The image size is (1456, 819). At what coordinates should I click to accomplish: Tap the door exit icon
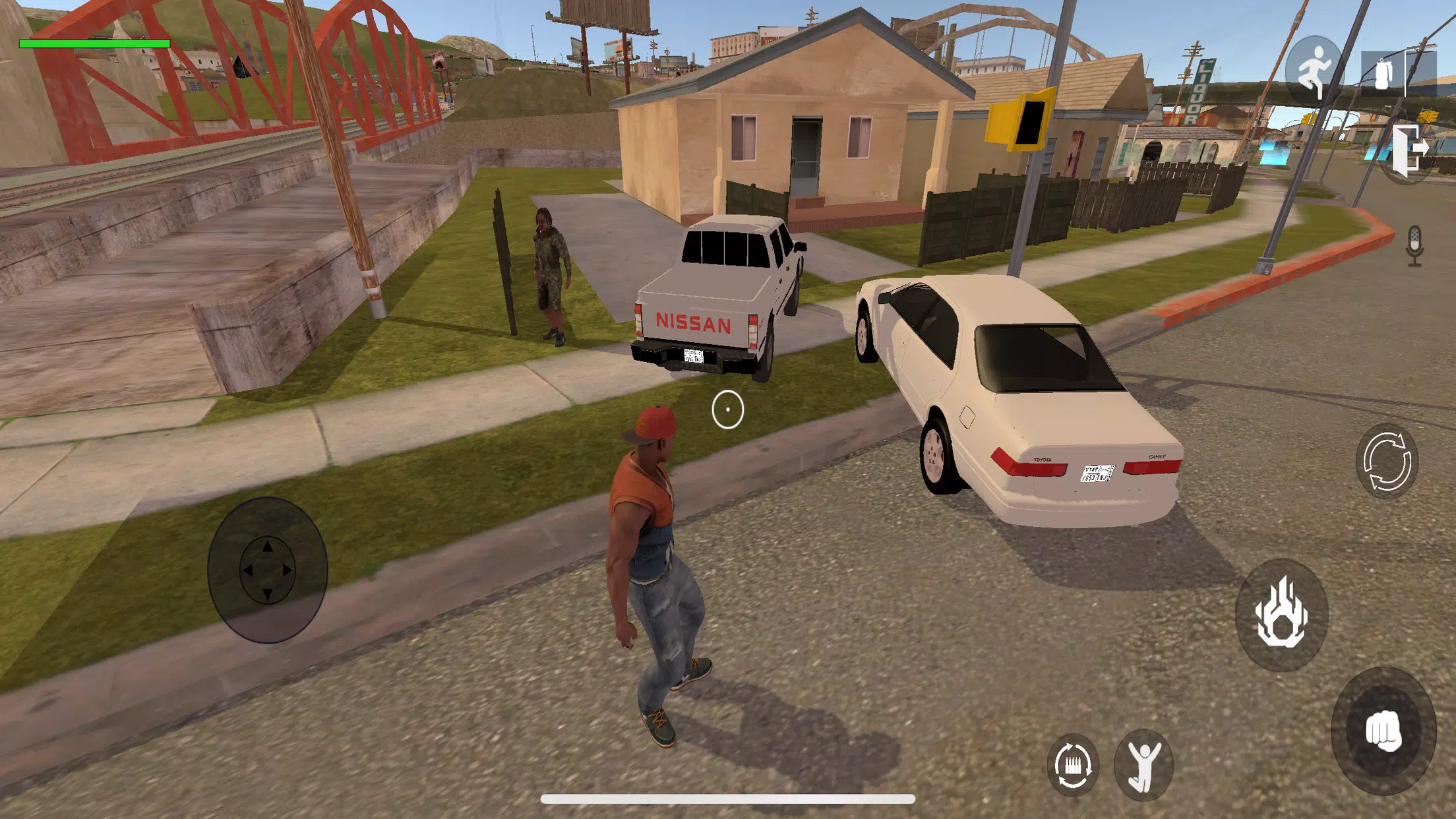coord(1409,150)
